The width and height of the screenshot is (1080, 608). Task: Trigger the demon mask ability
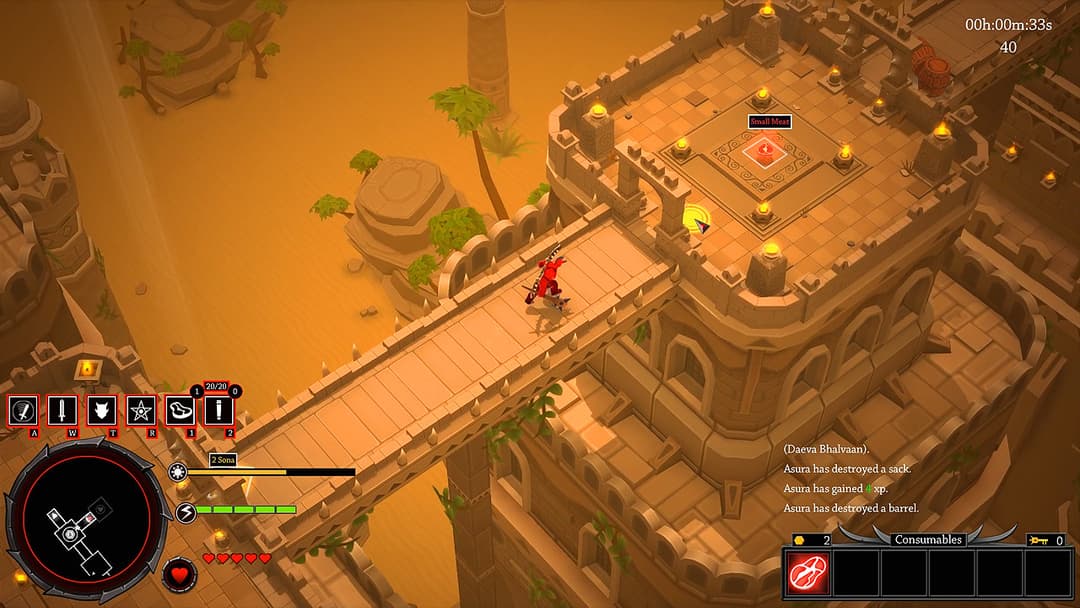(x=101, y=410)
